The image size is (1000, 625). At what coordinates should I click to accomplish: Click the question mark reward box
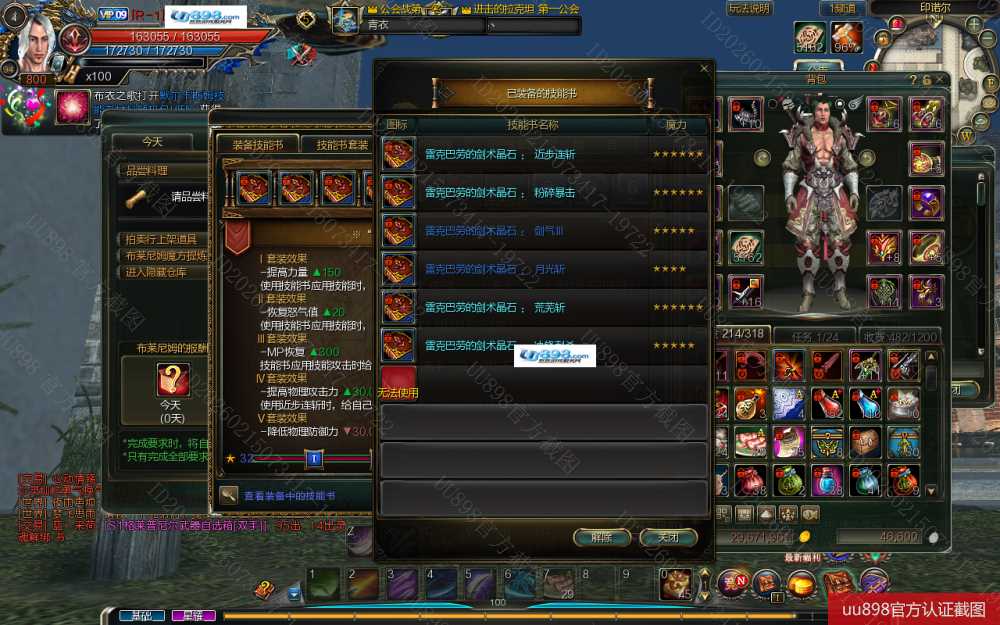coord(173,380)
